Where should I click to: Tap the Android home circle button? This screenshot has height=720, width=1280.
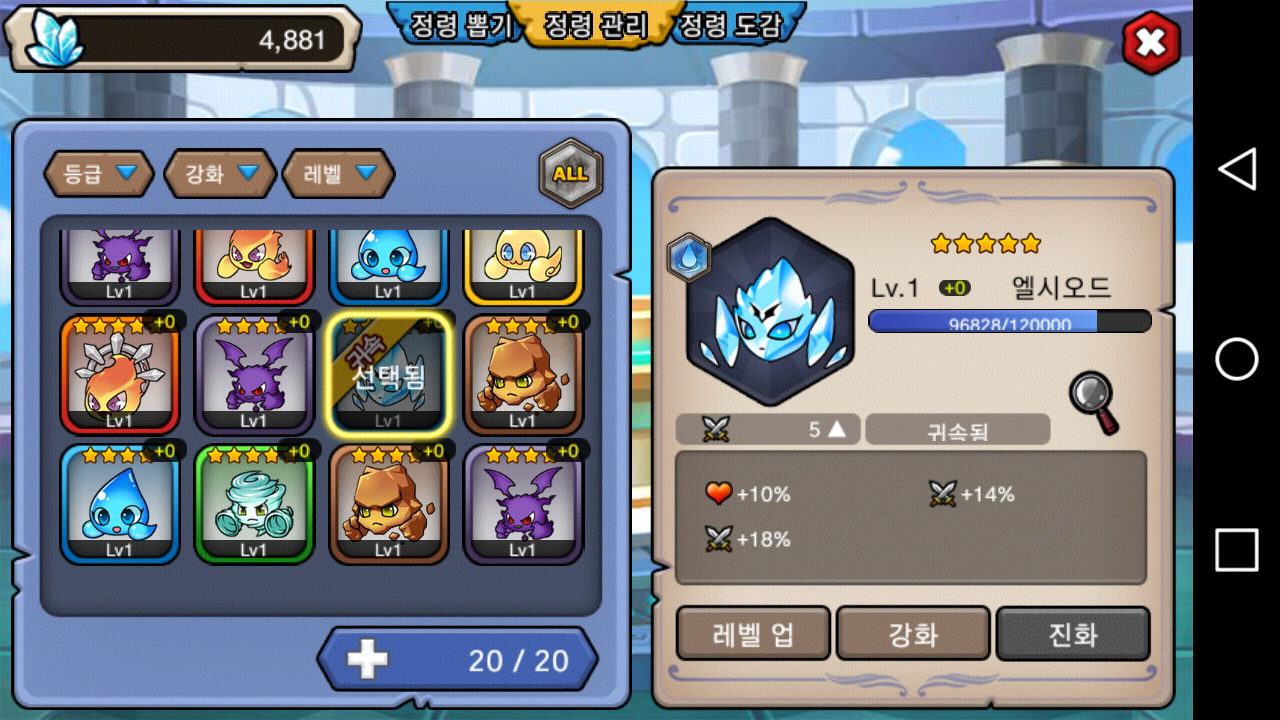[x=1237, y=359]
